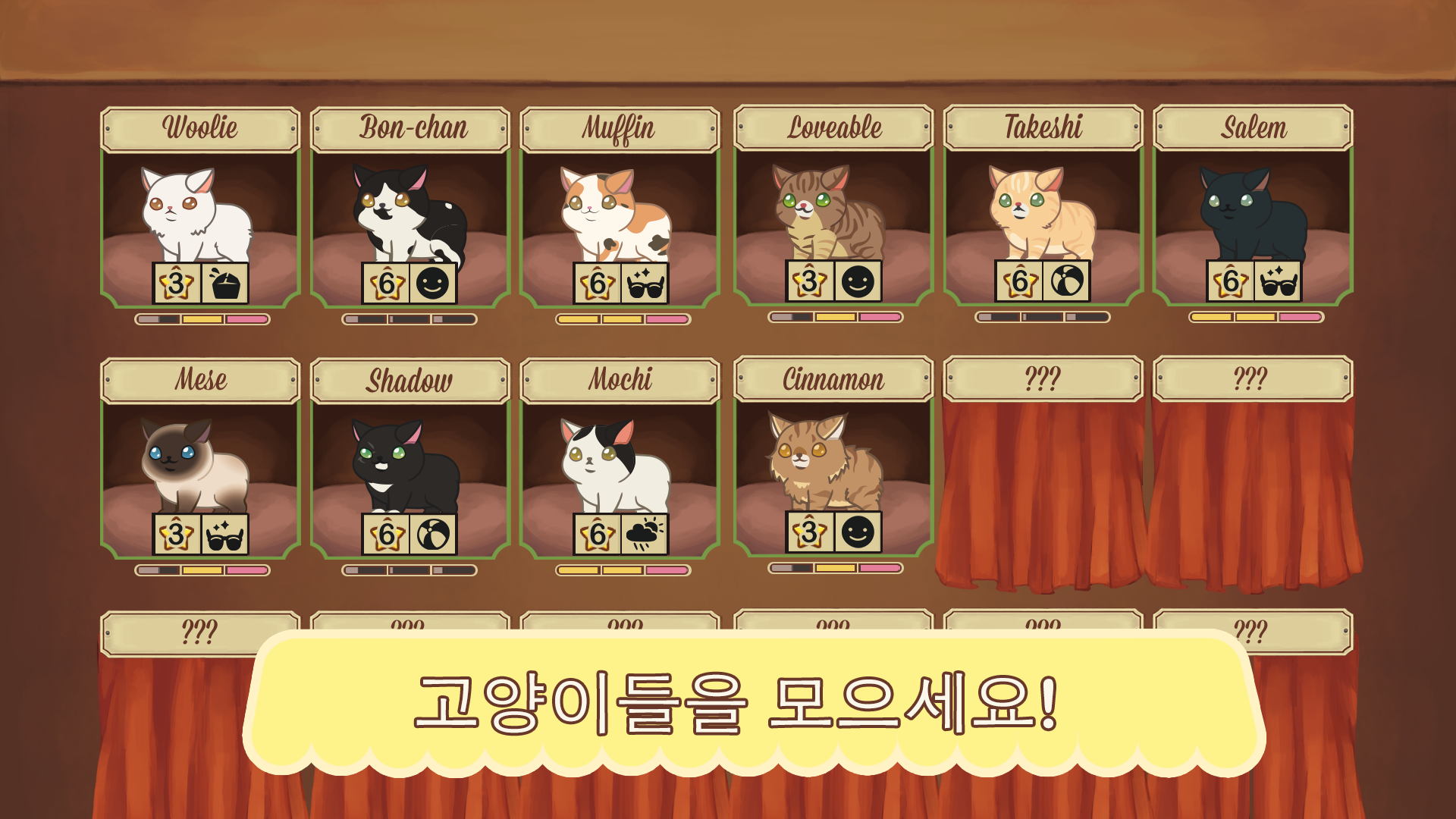This screenshot has width=1456, height=819.
Task: Click the ball trait icon below Takeshi
Action: coord(1065,281)
